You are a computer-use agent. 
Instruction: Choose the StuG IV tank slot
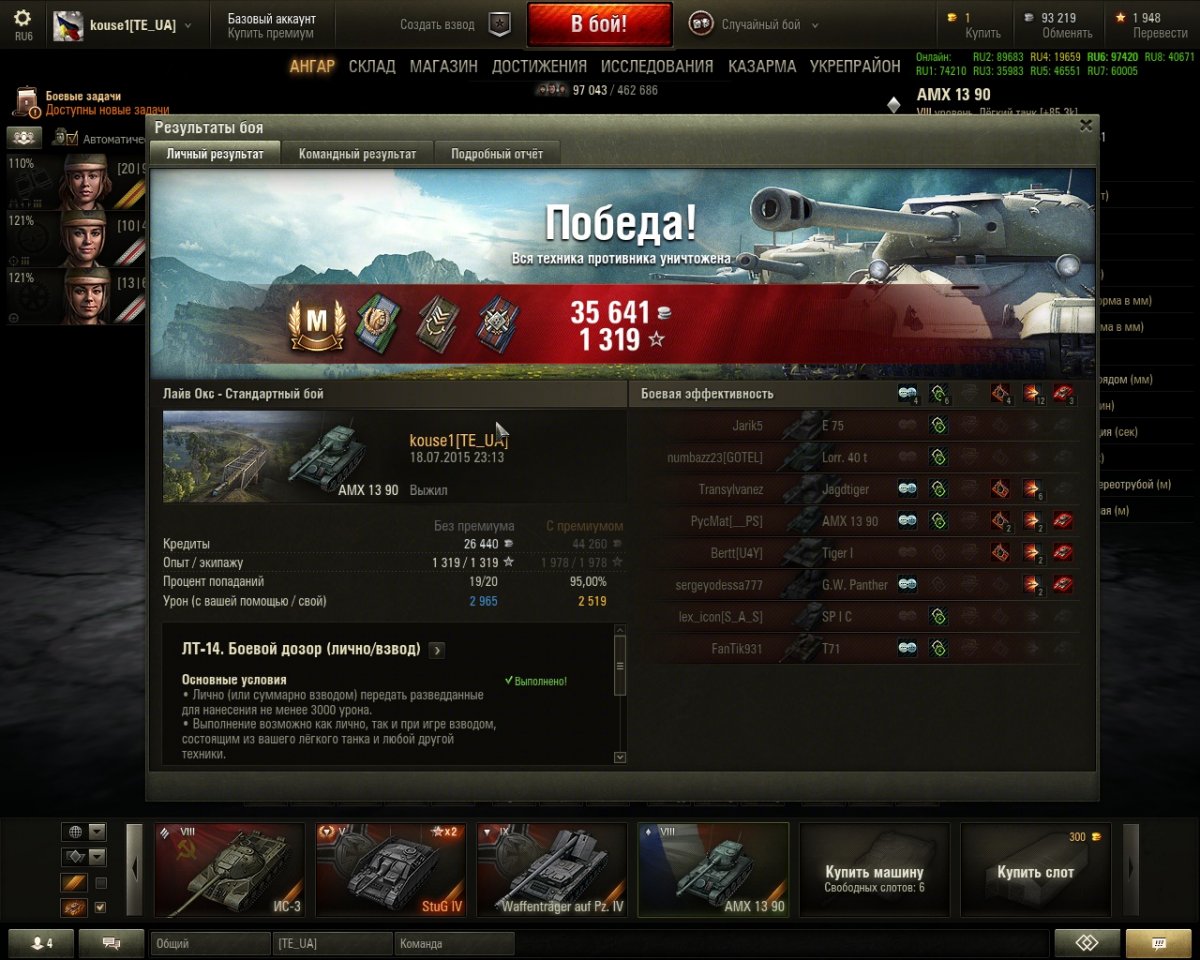391,870
